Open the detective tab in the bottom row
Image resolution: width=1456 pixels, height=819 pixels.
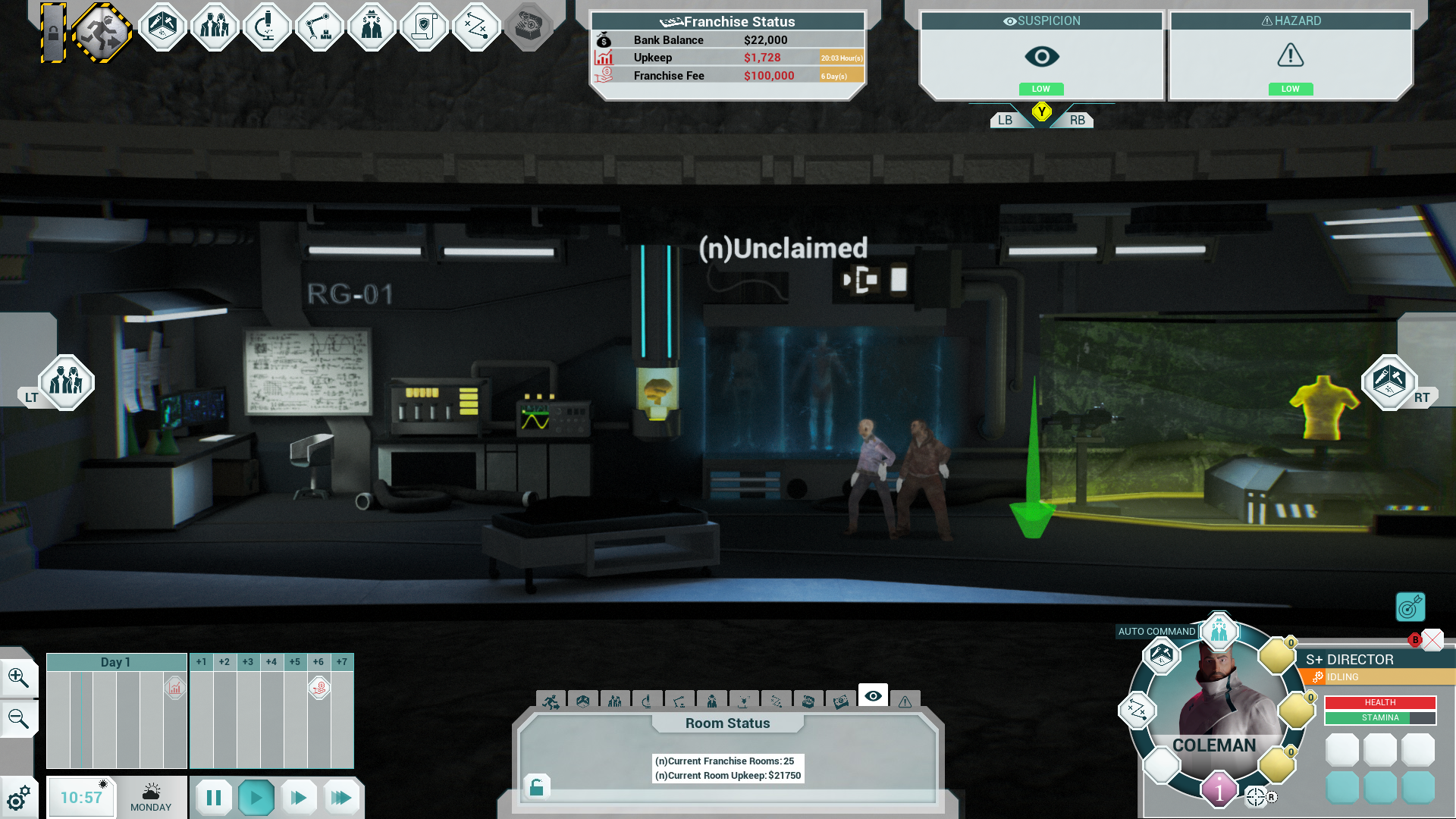point(713,701)
